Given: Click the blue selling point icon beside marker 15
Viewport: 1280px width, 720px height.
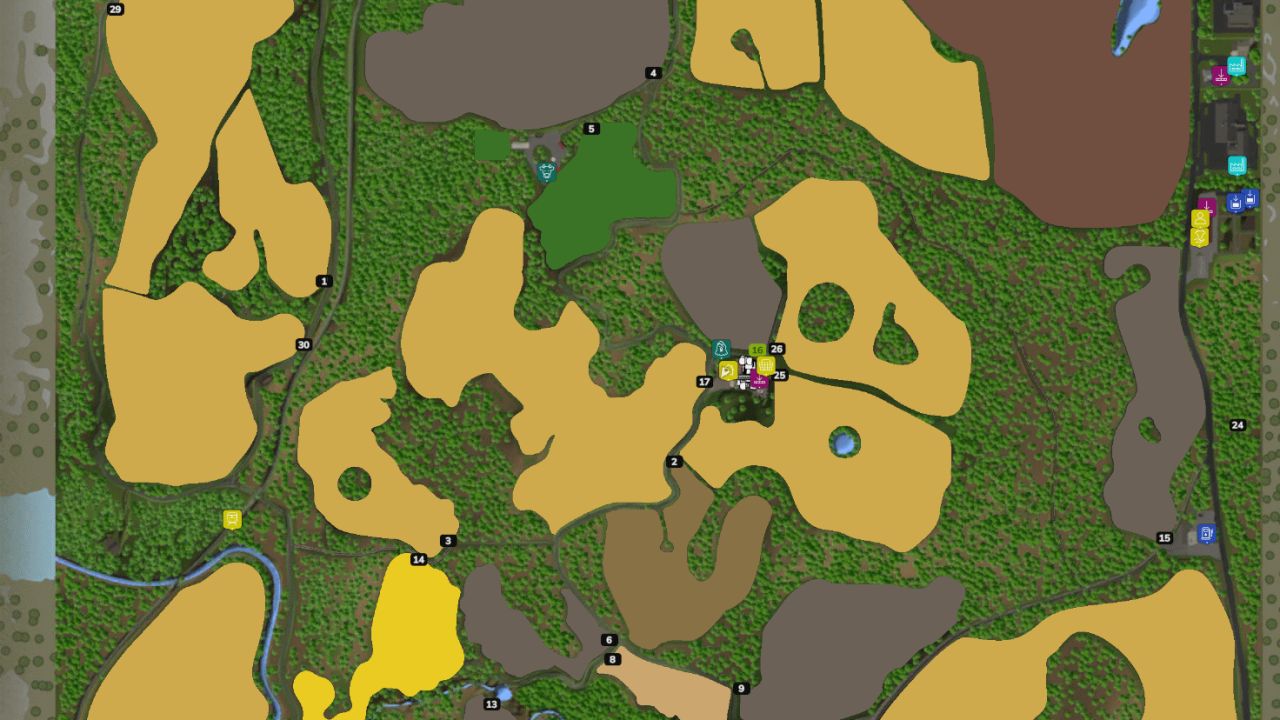Looking at the screenshot, I should click(x=1206, y=533).
